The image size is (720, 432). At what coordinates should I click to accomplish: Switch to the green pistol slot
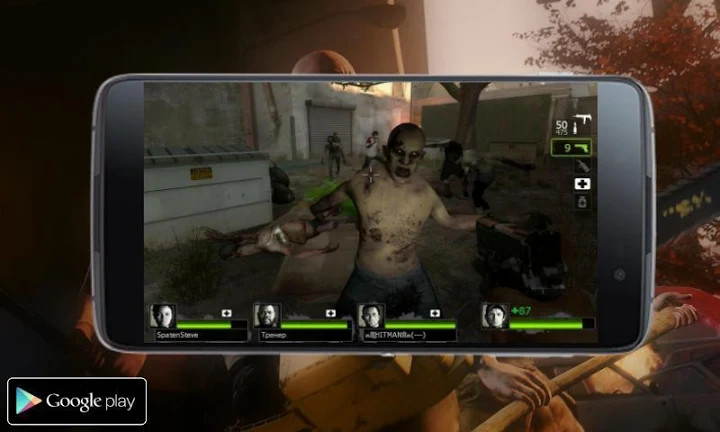[573, 147]
